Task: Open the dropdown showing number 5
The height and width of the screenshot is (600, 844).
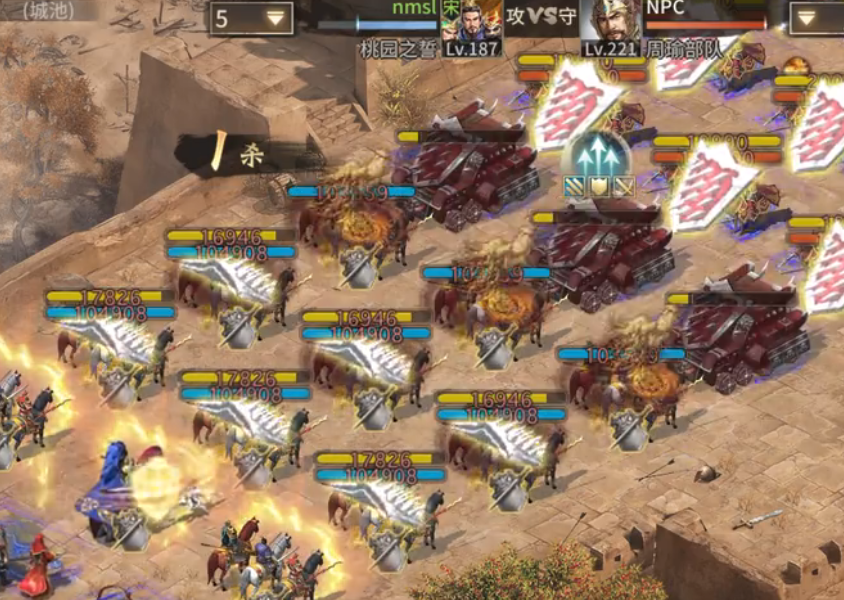Action: tap(251, 18)
